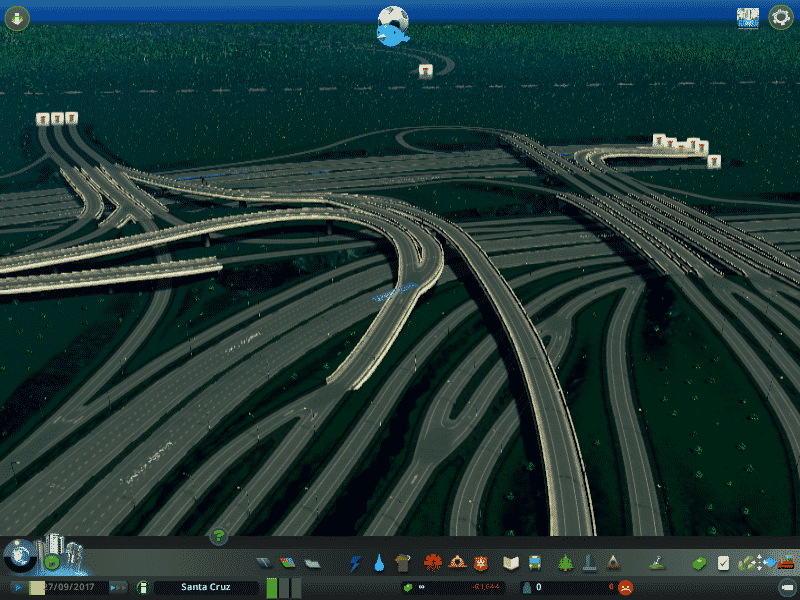
Task: Open the public transport bus menu
Action: 535,563
